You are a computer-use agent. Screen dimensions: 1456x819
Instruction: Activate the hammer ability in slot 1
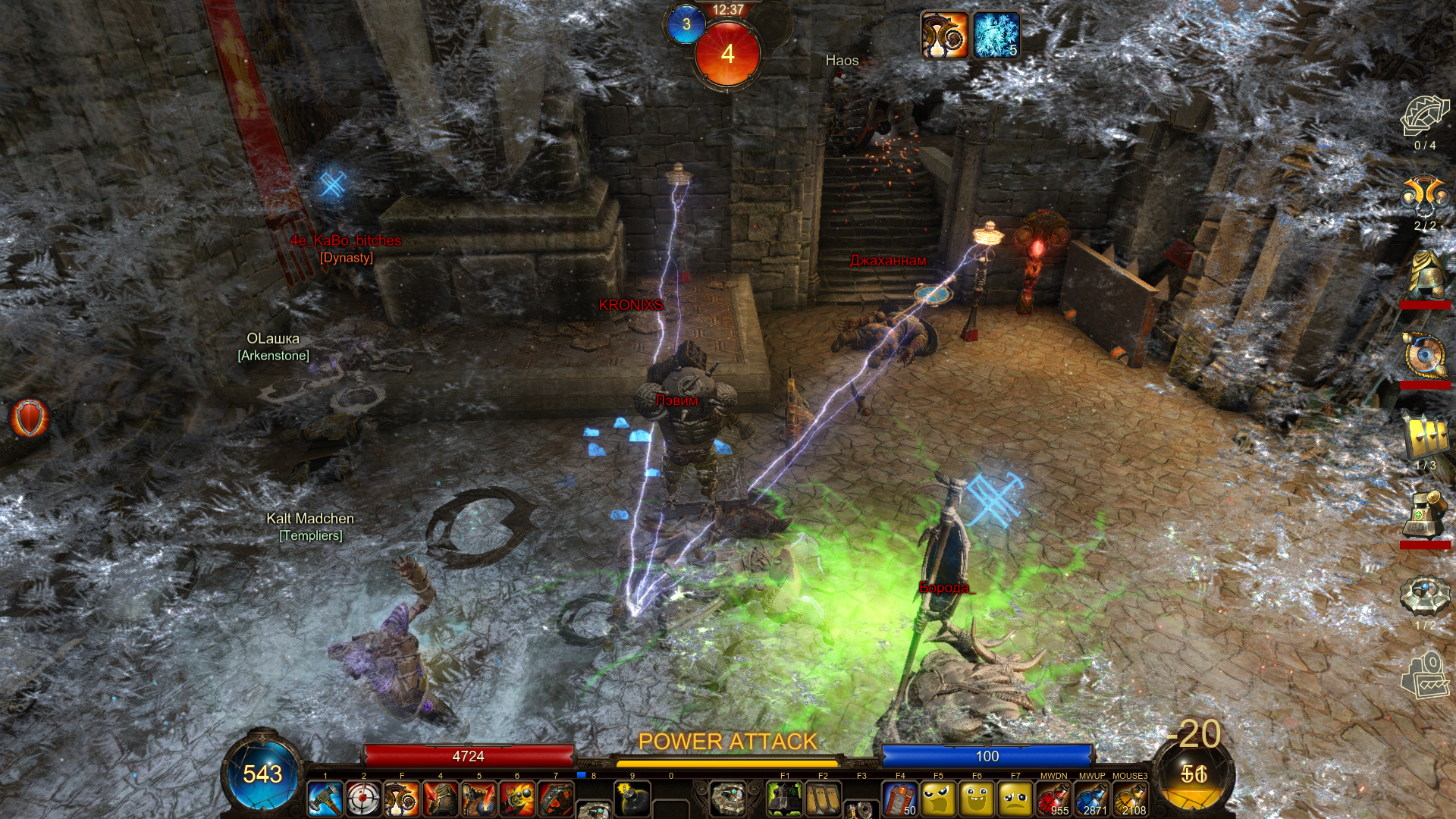click(x=325, y=799)
